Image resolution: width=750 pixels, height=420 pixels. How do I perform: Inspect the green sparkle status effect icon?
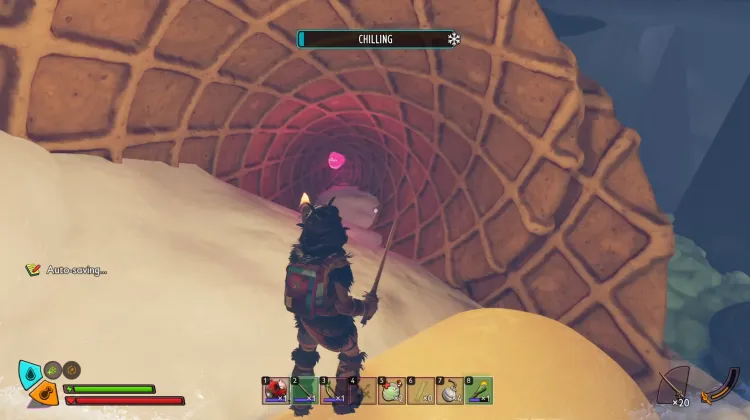pos(53,369)
